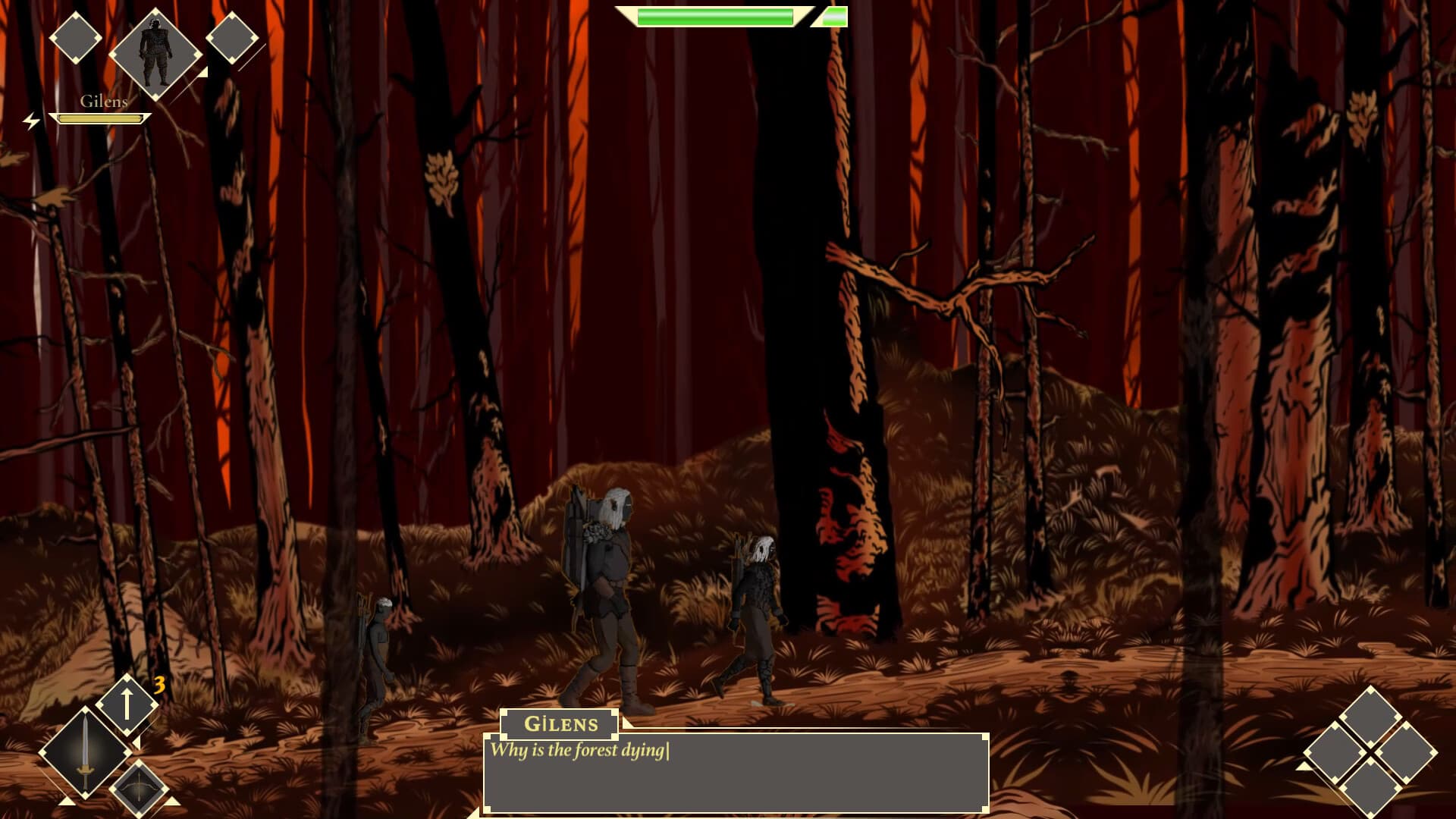
Task: Toggle the arrow ability with count 3
Action: pos(127,704)
